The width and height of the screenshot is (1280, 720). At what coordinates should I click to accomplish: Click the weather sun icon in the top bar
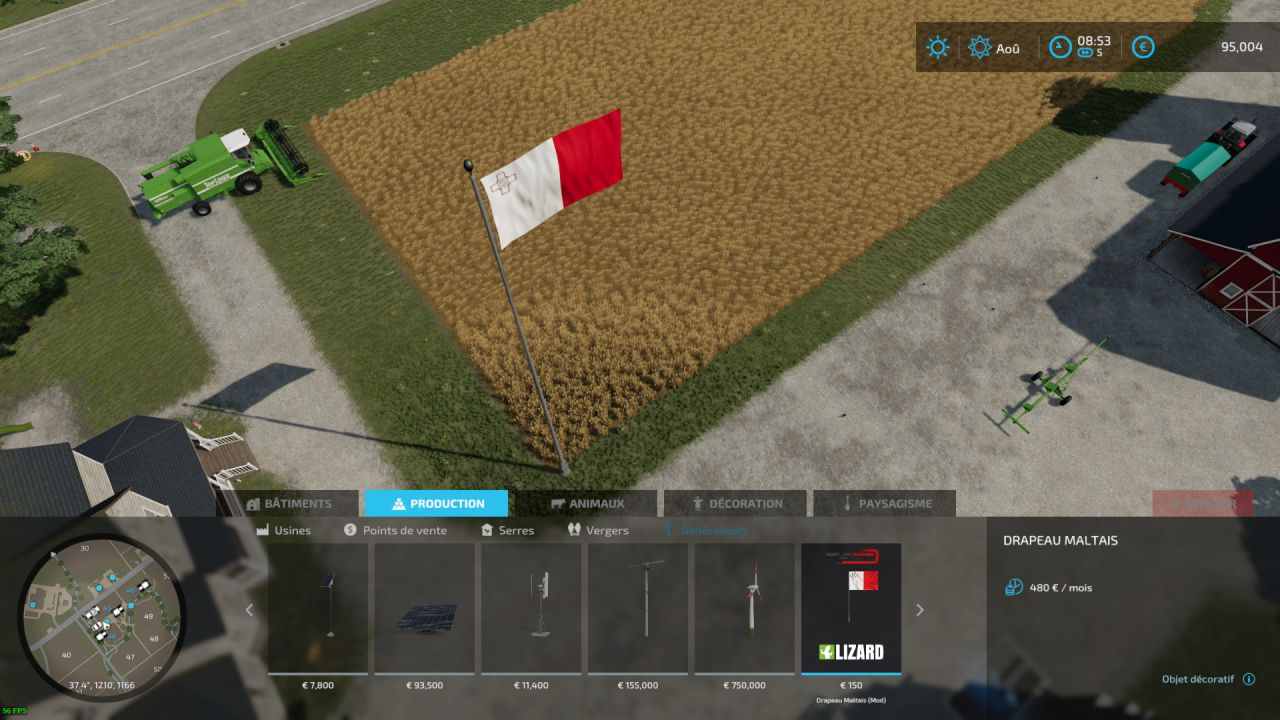(937, 47)
